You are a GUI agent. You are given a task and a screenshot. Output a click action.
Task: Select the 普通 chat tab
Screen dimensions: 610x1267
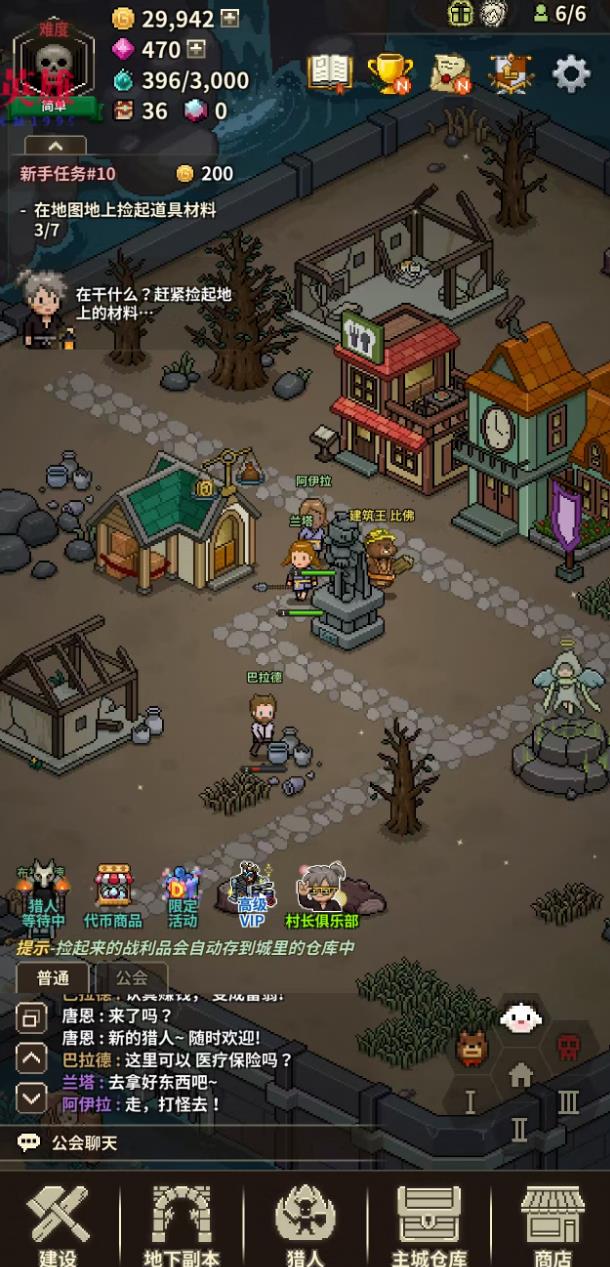point(54,977)
